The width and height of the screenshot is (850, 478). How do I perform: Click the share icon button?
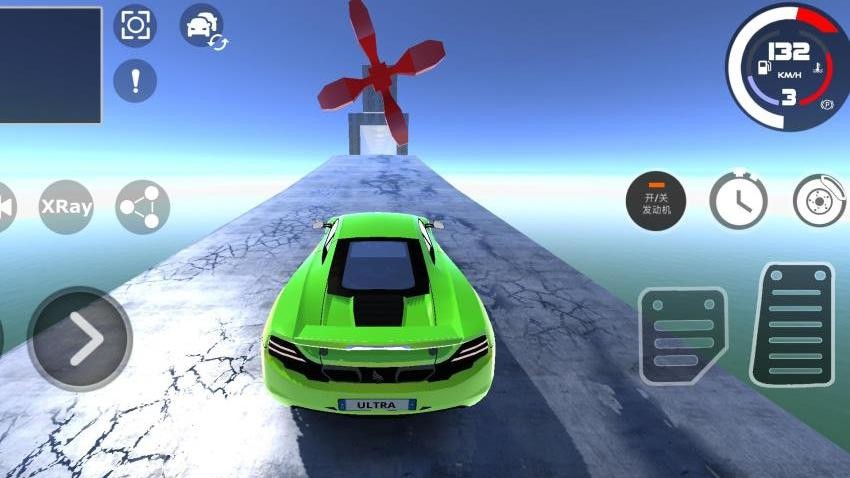pyautogui.click(x=143, y=207)
